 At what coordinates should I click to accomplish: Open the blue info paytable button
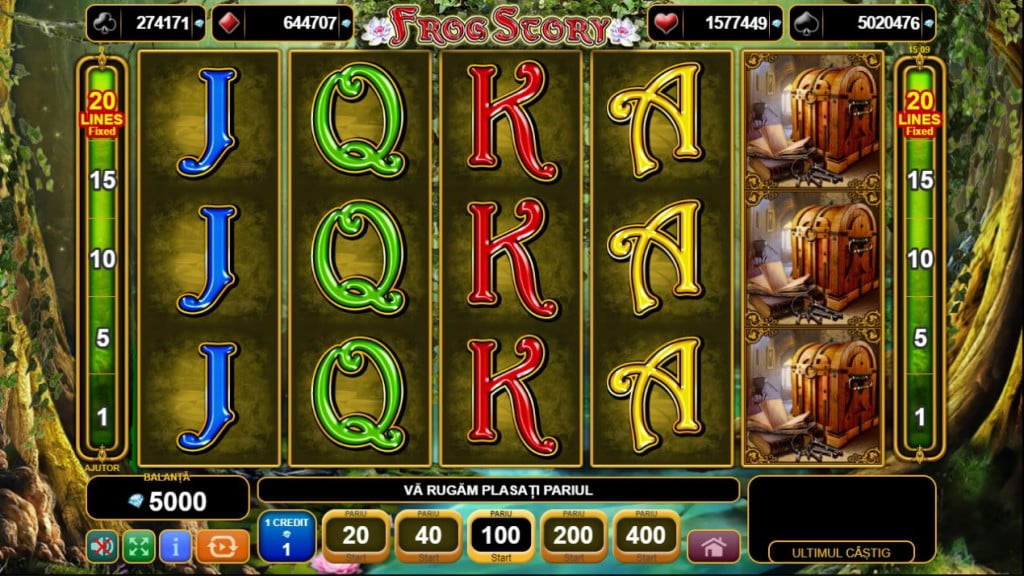[x=175, y=546]
